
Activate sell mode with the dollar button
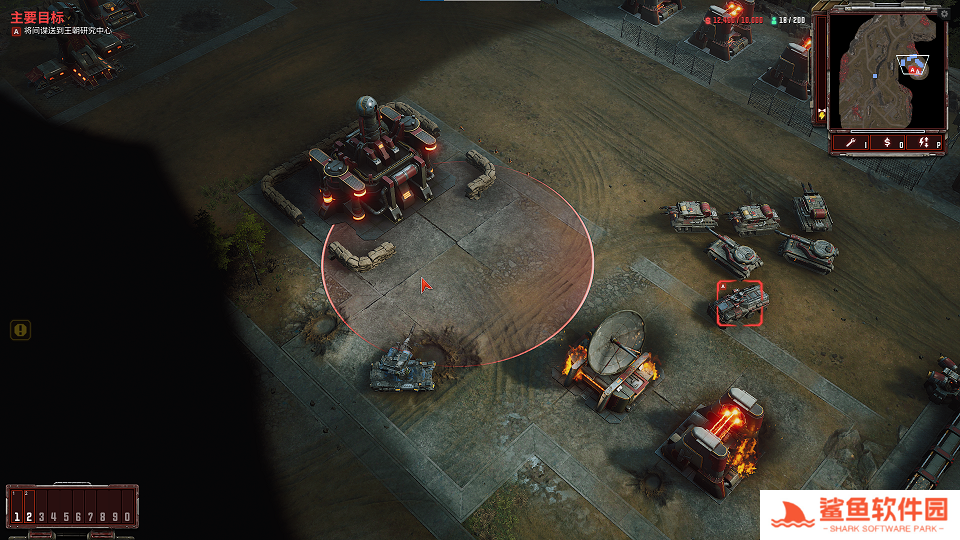[887, 144]
